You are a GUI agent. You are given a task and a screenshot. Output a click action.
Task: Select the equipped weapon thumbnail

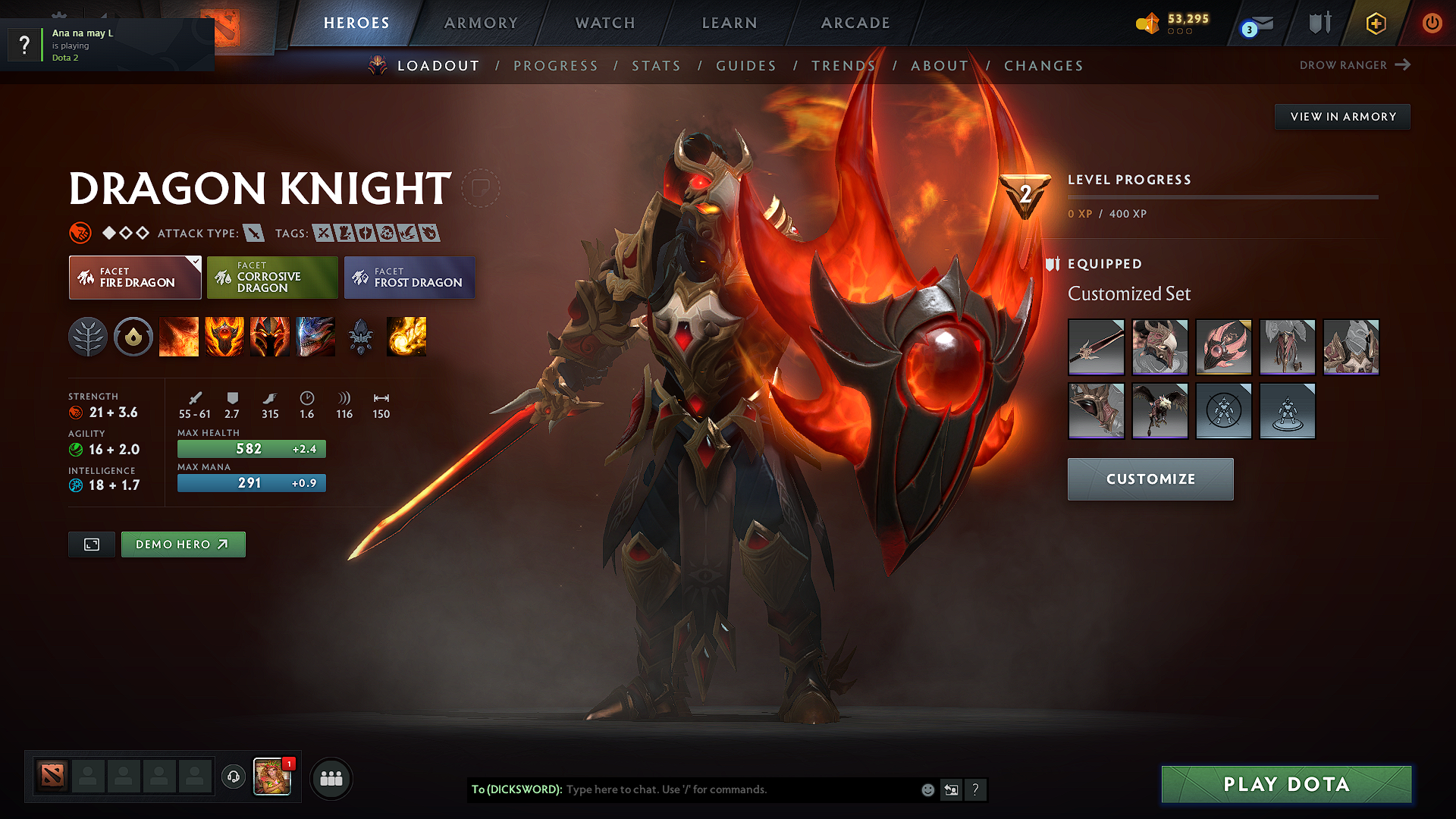click(x=1096, y=347)
